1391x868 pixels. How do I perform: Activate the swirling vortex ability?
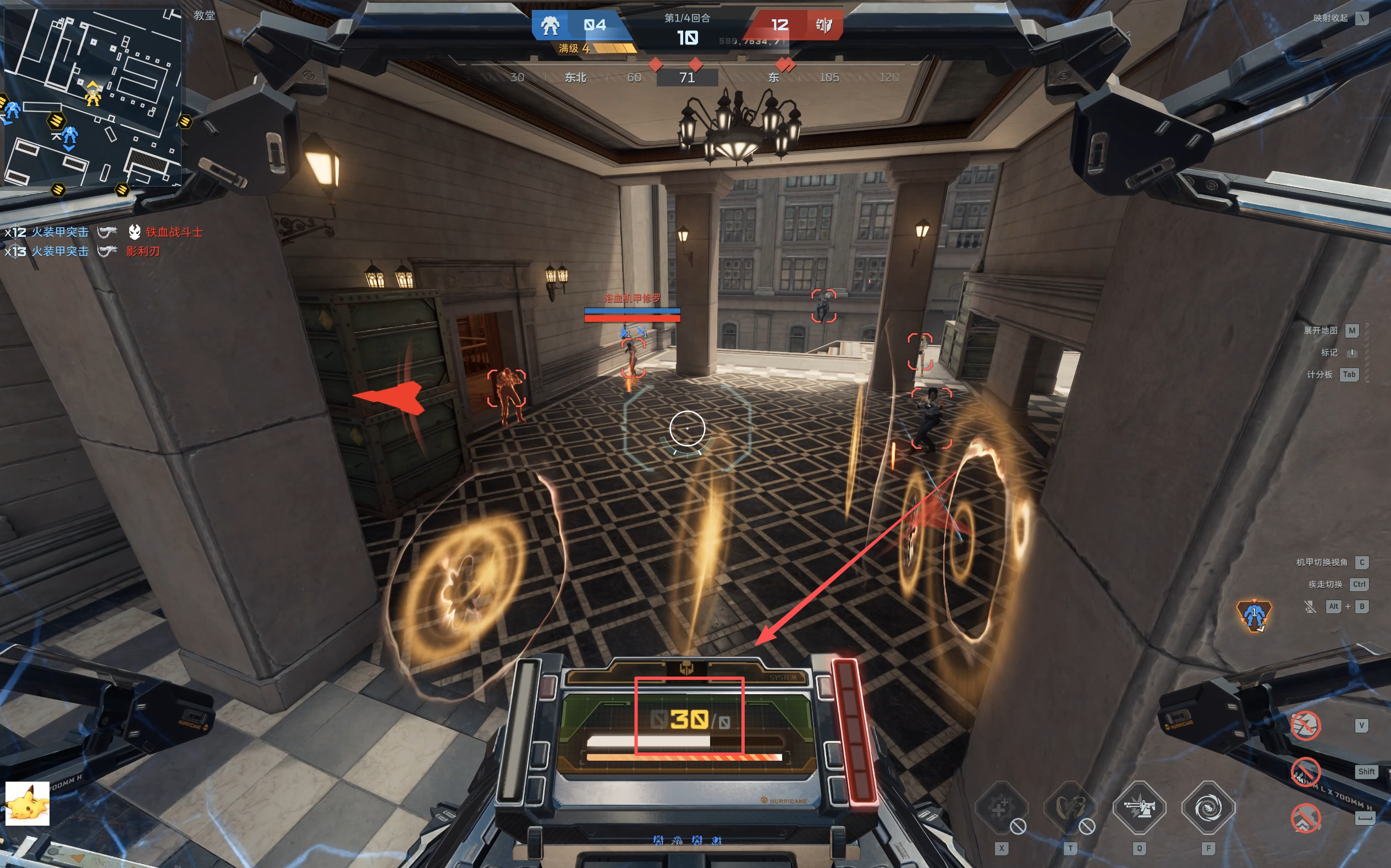pyautogui.click(x=1208, y=808)
